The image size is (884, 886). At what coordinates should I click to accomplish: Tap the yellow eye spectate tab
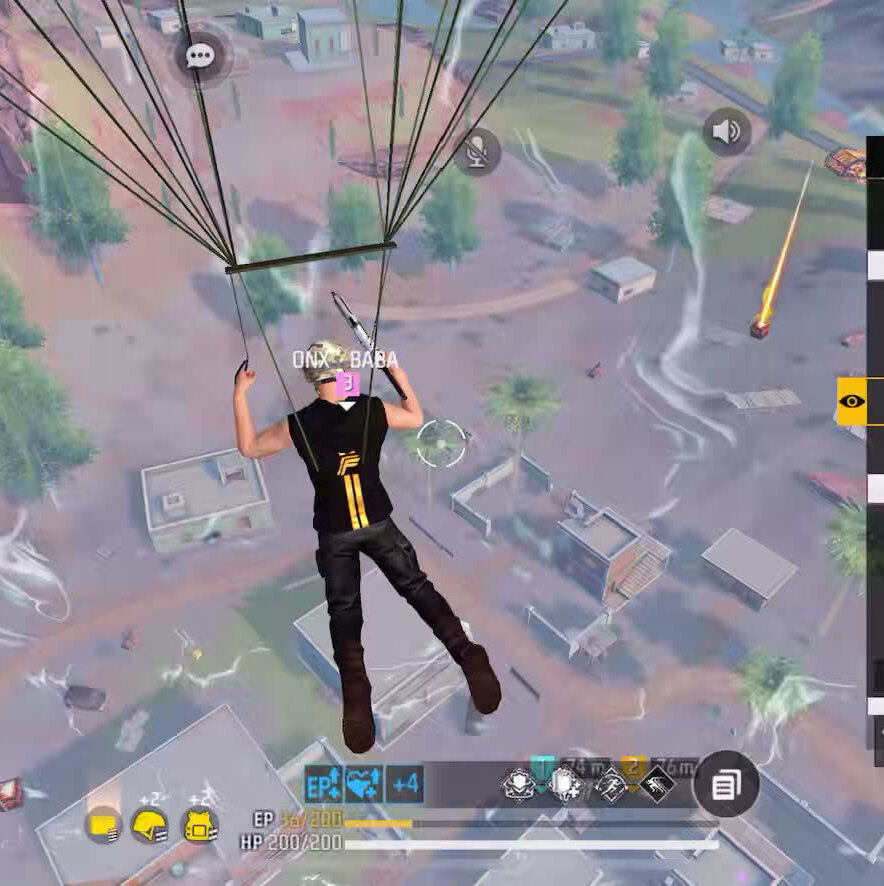851,401
